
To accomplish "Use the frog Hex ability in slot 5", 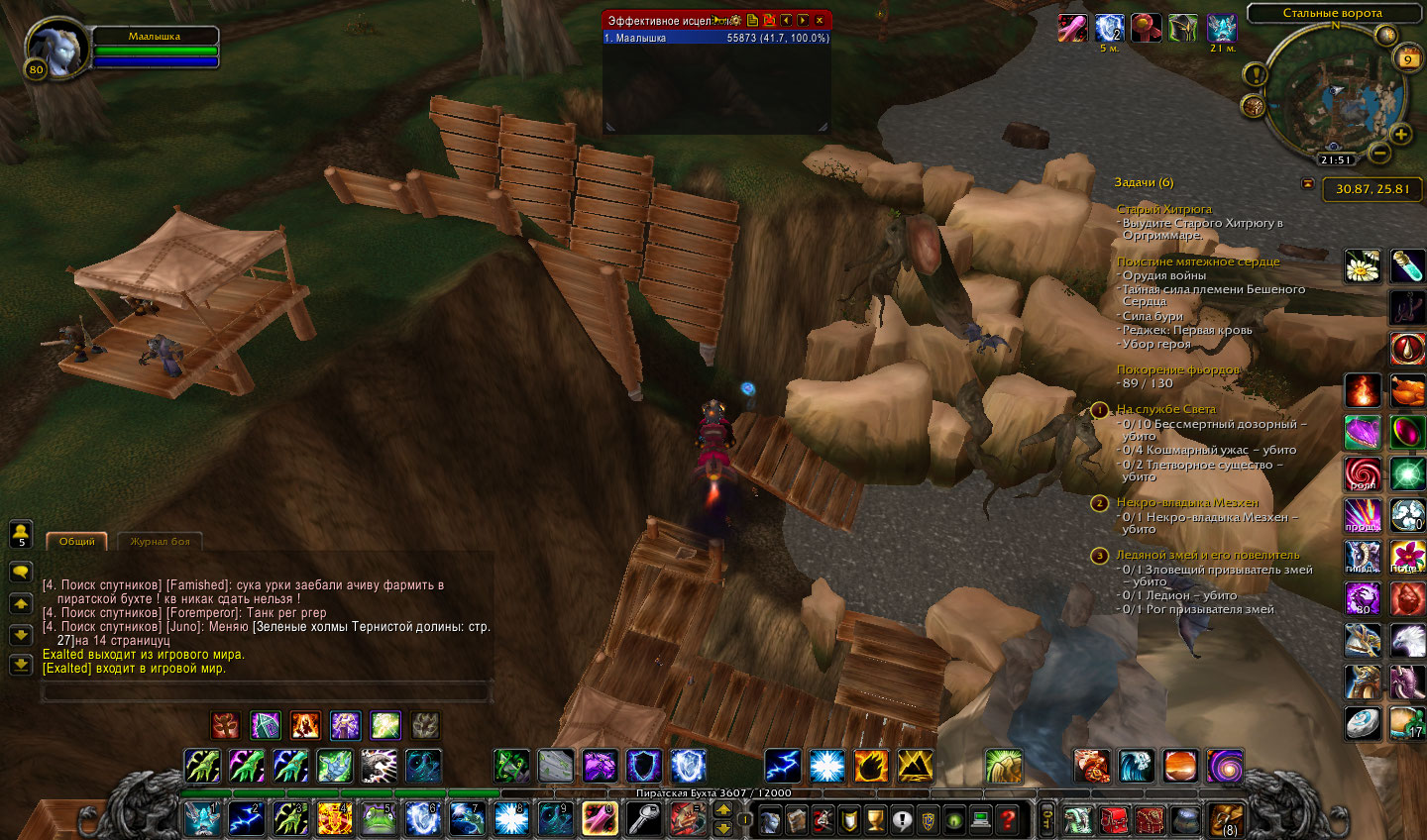I will pos(378,818).
